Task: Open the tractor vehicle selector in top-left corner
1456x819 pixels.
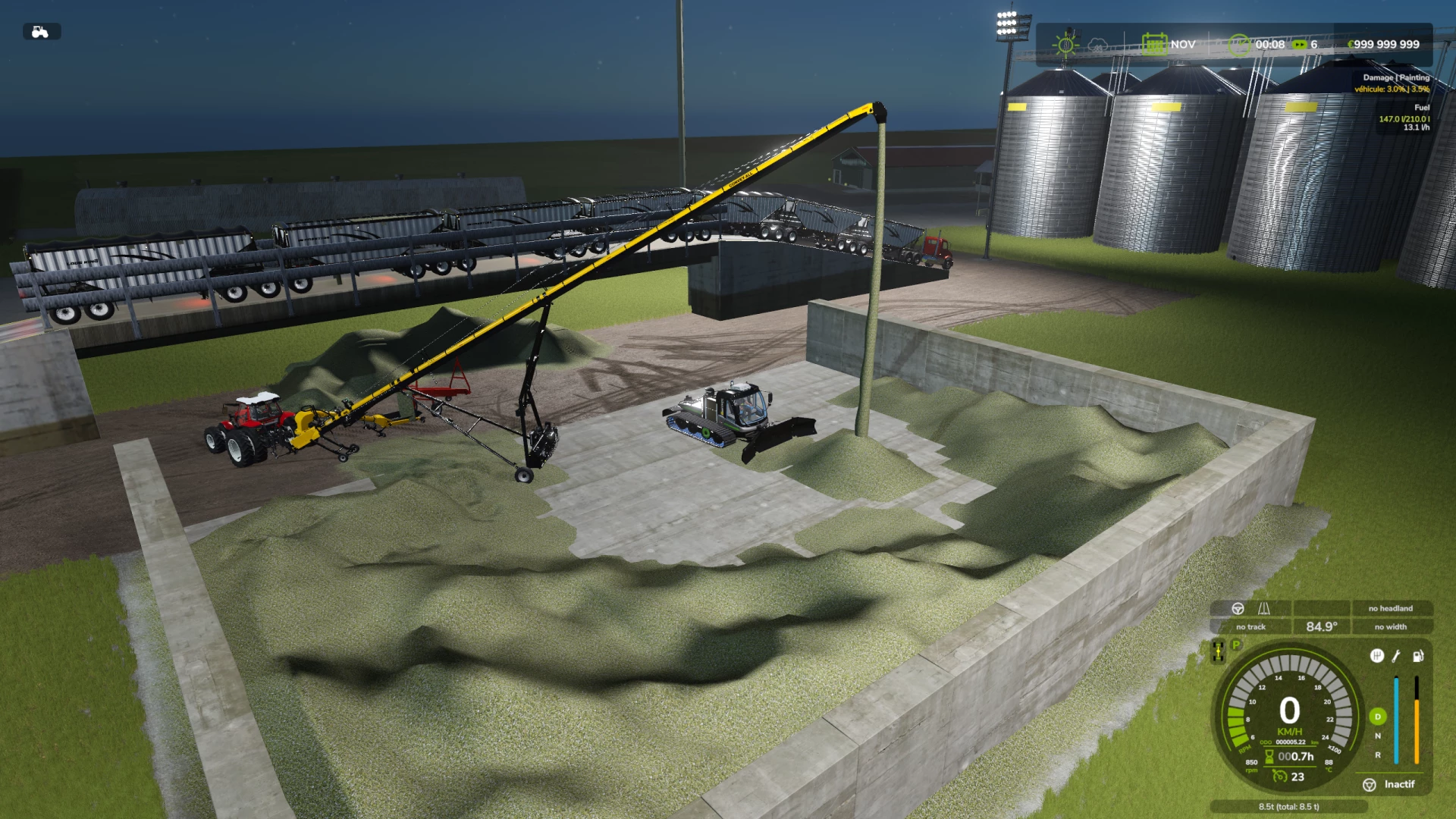Action: click(42, 31)
